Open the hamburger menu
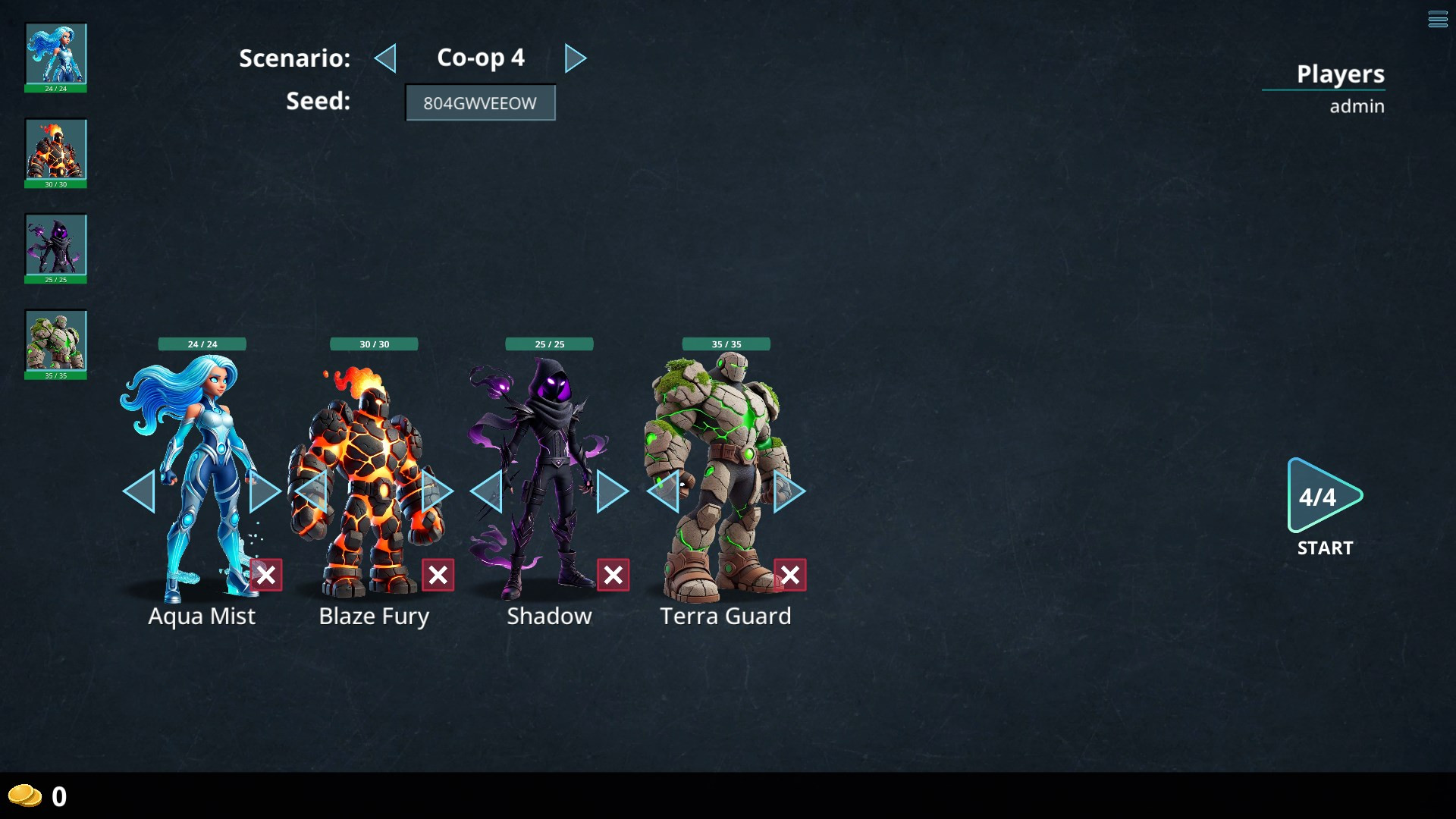Viewport: 1456px width, 819px height. click(x=1438, y=20)
